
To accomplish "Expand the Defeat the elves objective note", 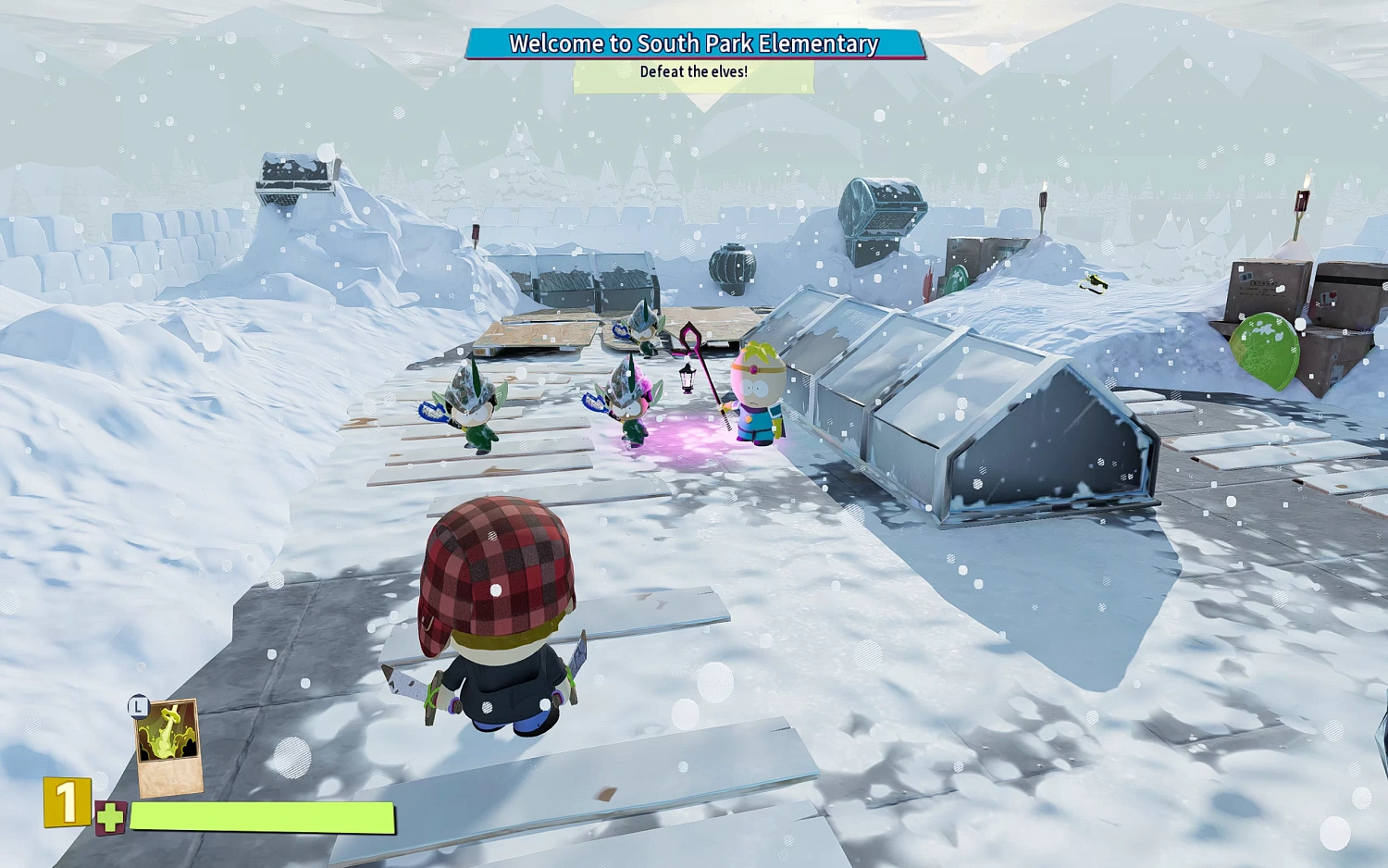I will click(693, 72).
